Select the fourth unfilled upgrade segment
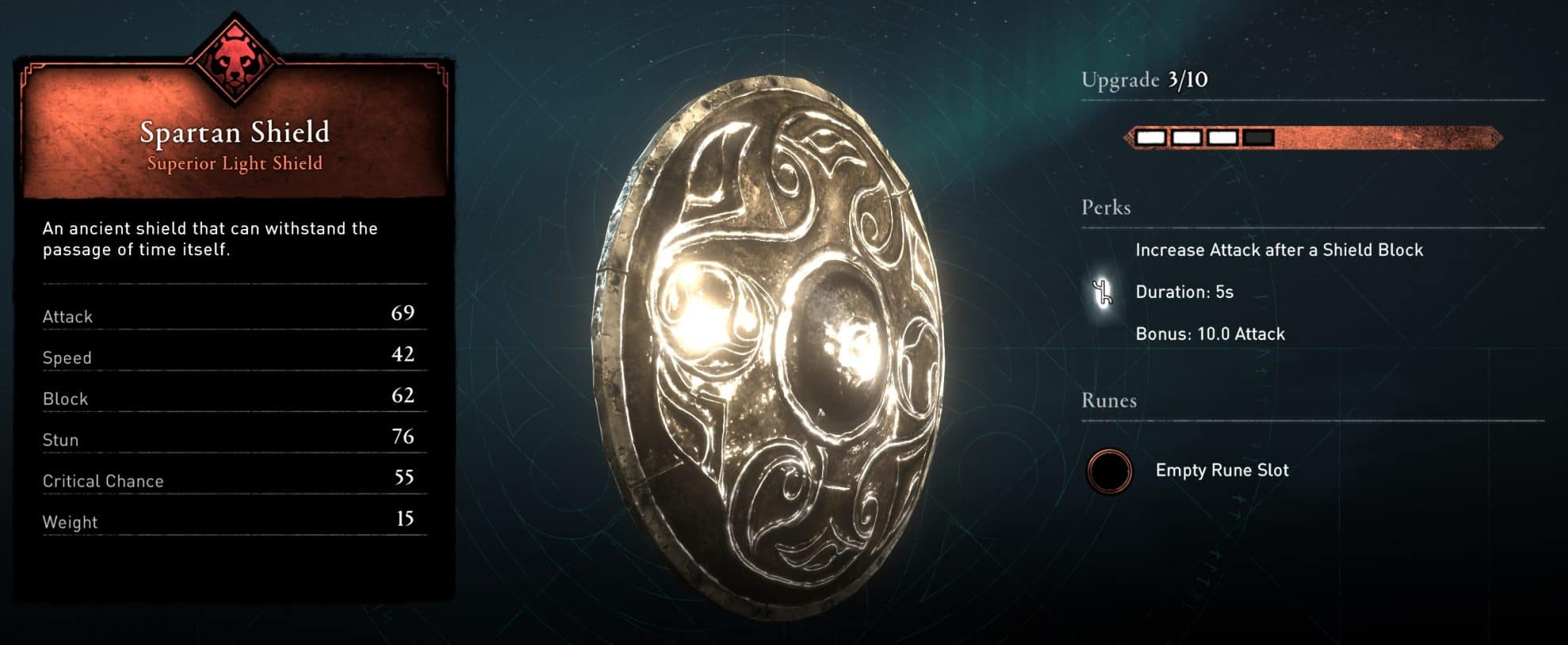The image size is (1568, 645). [x=1258, y=137]
